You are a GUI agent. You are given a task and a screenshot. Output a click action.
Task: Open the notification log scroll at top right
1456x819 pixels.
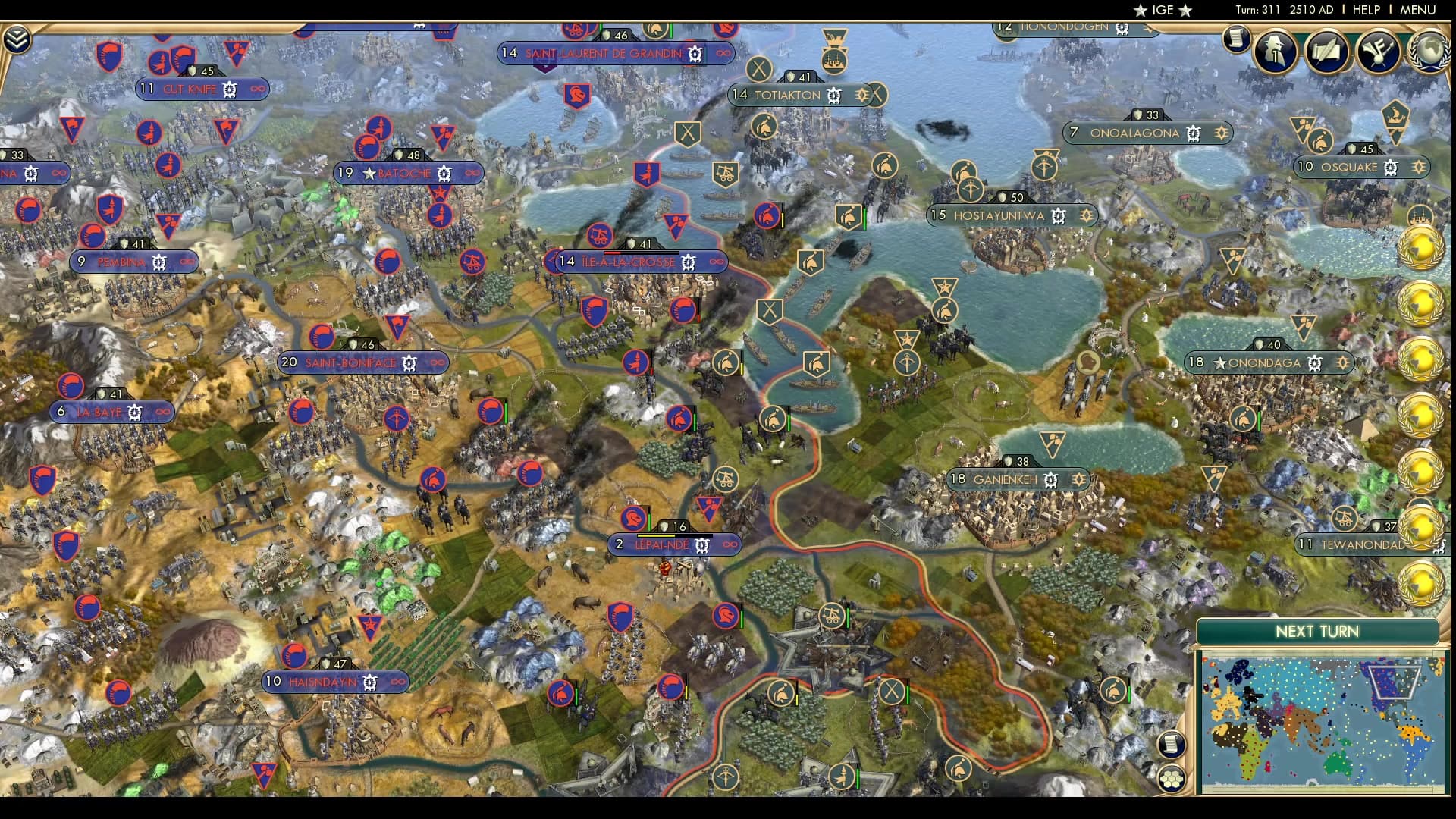1235,39
